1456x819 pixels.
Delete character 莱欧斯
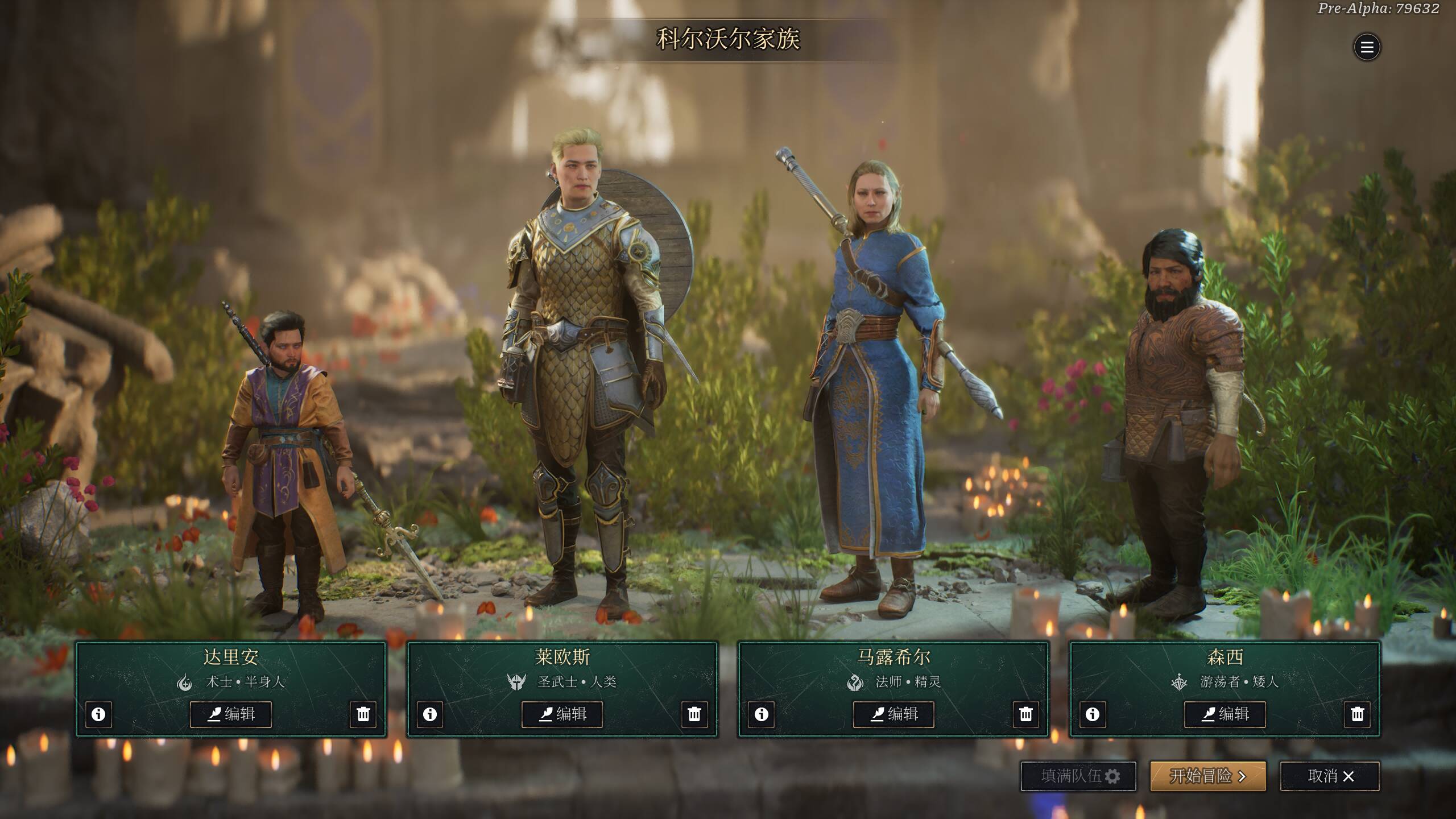pyautogui.click(x=694, y=714)
